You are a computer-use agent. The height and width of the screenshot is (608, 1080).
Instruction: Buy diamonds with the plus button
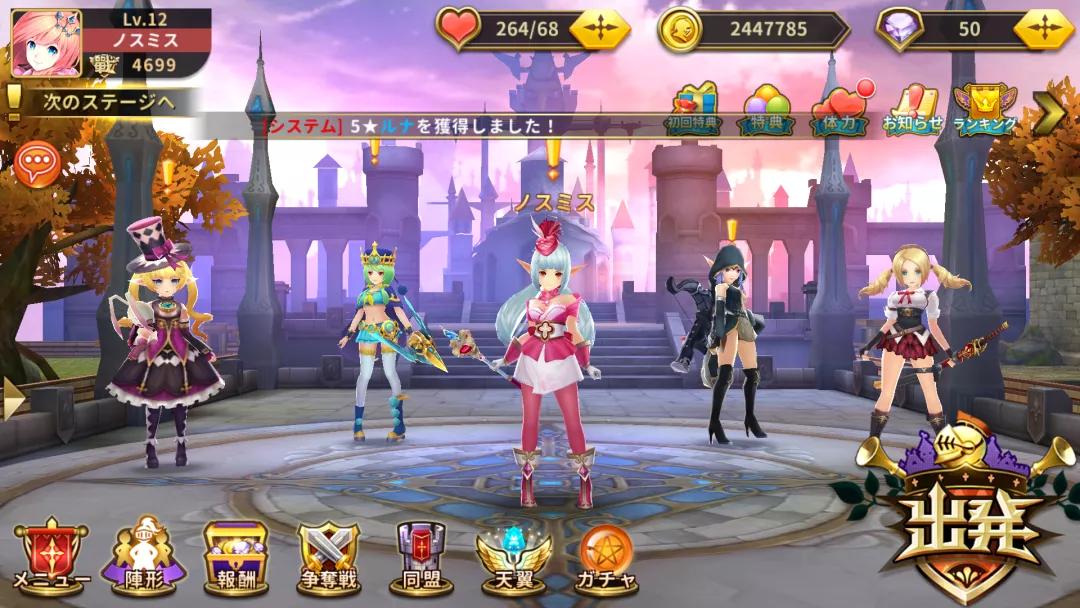point(1043,29)
